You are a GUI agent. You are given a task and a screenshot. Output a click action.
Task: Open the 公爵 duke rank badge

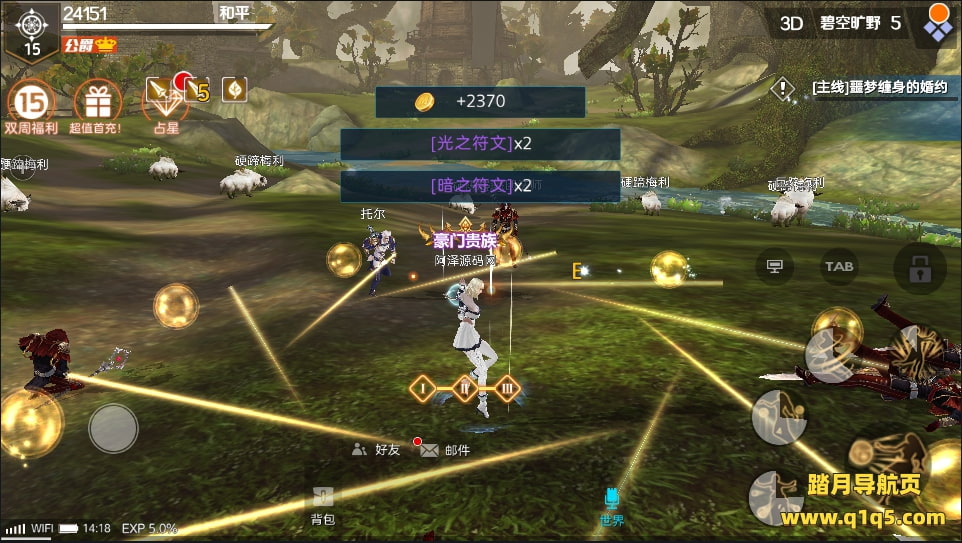[90, 45]
